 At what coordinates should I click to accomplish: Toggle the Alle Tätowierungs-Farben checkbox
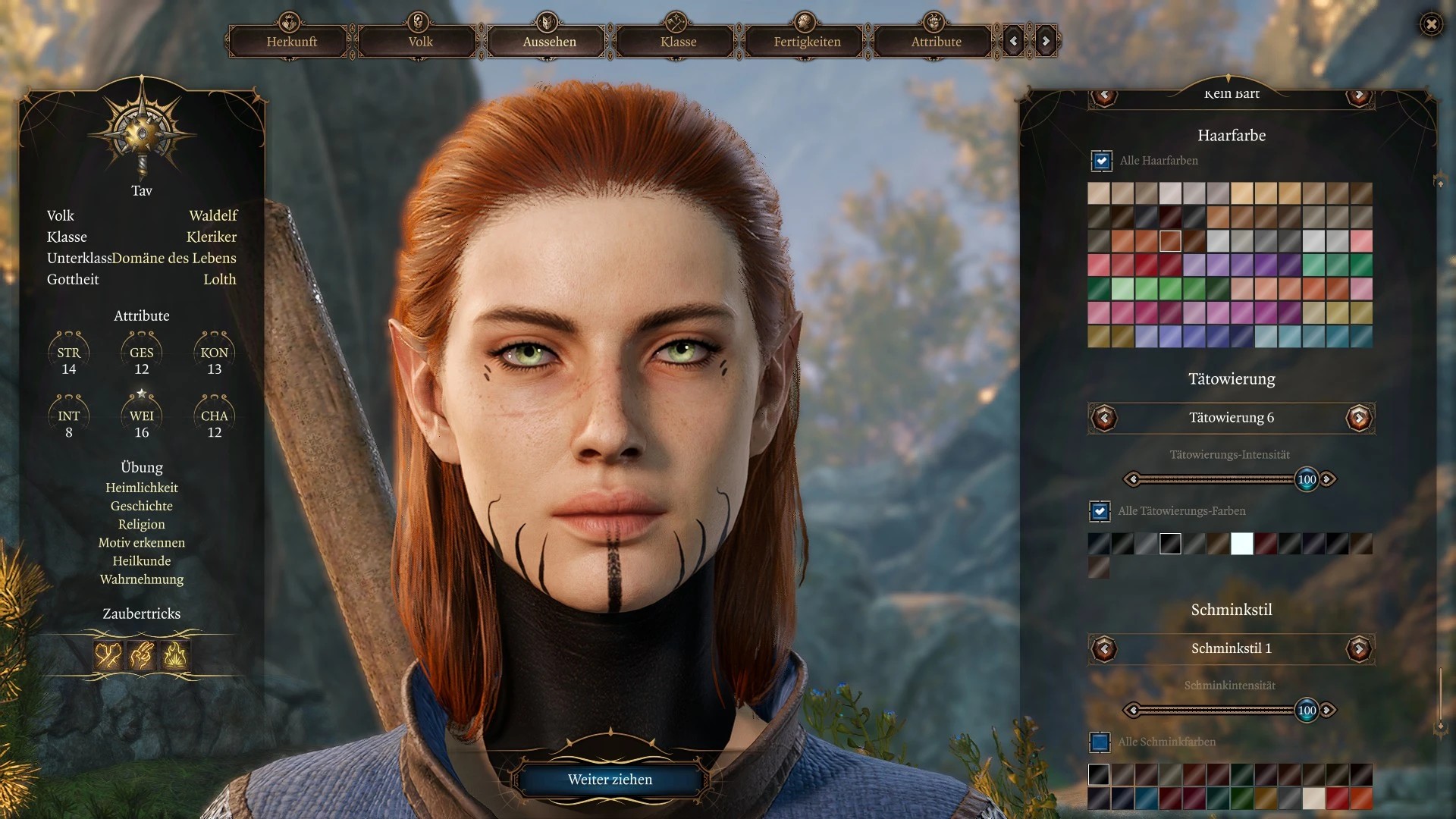click(x=1100, y=511)
